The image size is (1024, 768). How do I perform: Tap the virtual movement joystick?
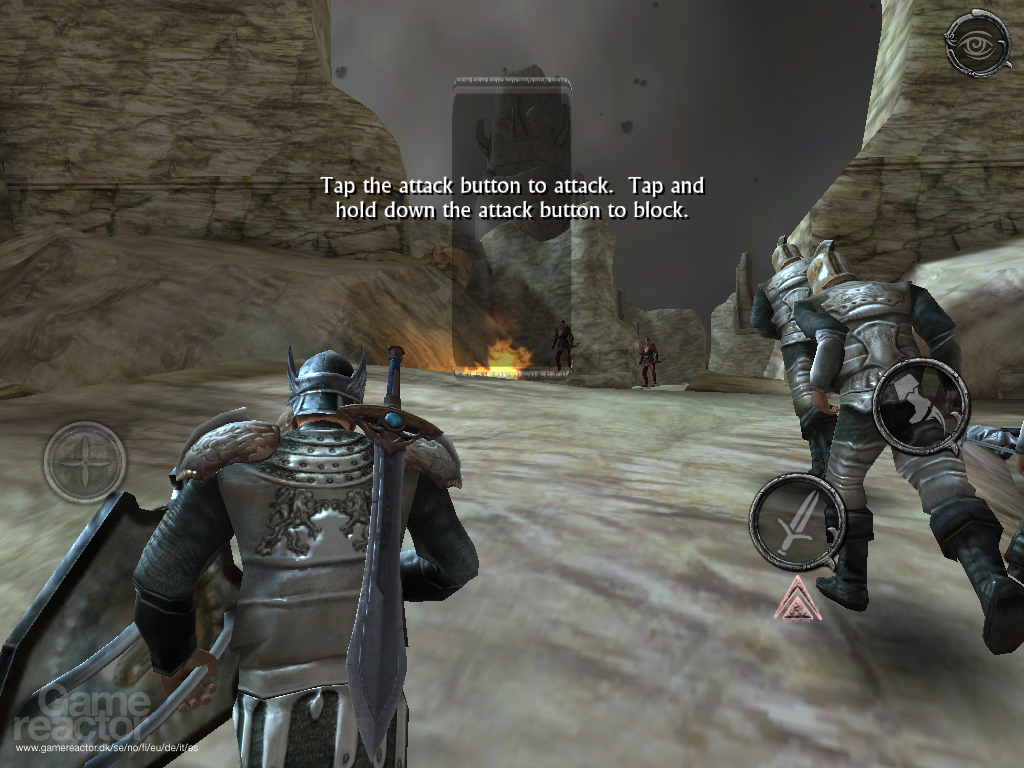coord(85,462)
